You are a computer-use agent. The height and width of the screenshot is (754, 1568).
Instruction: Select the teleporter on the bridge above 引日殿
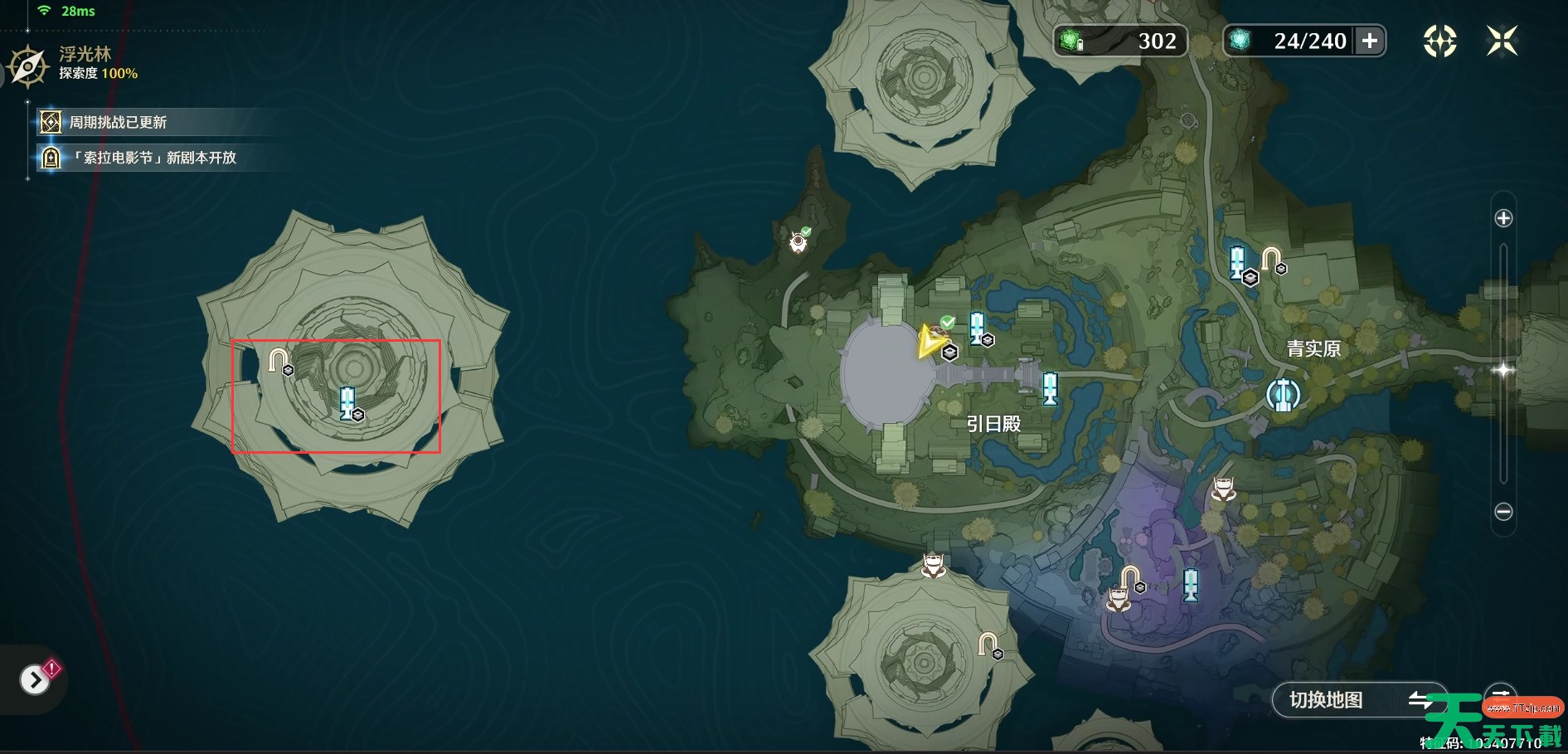(1050, 387)
